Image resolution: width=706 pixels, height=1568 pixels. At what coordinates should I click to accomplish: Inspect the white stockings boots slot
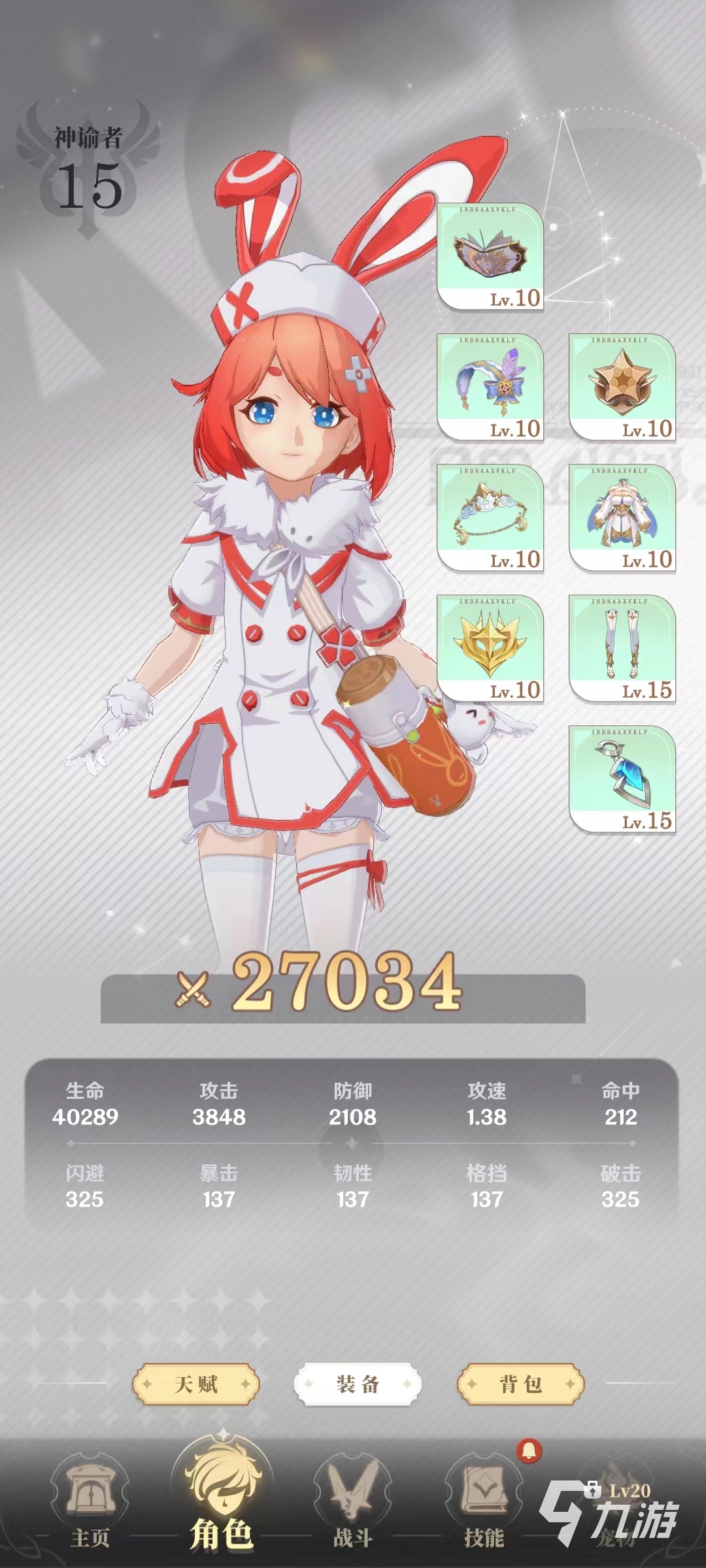click(x=622, y=649)
